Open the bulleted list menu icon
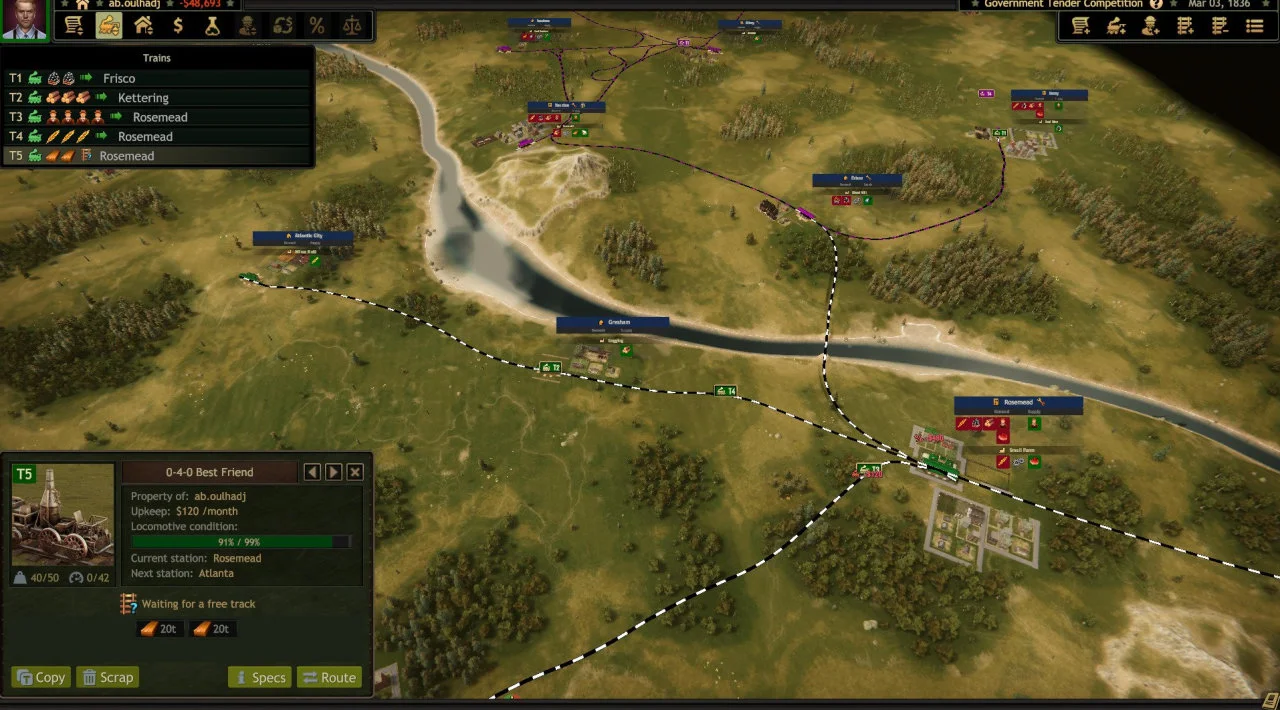This screenshot has height=710, width=1280. pyautogui.click(x=1255, y=27)
